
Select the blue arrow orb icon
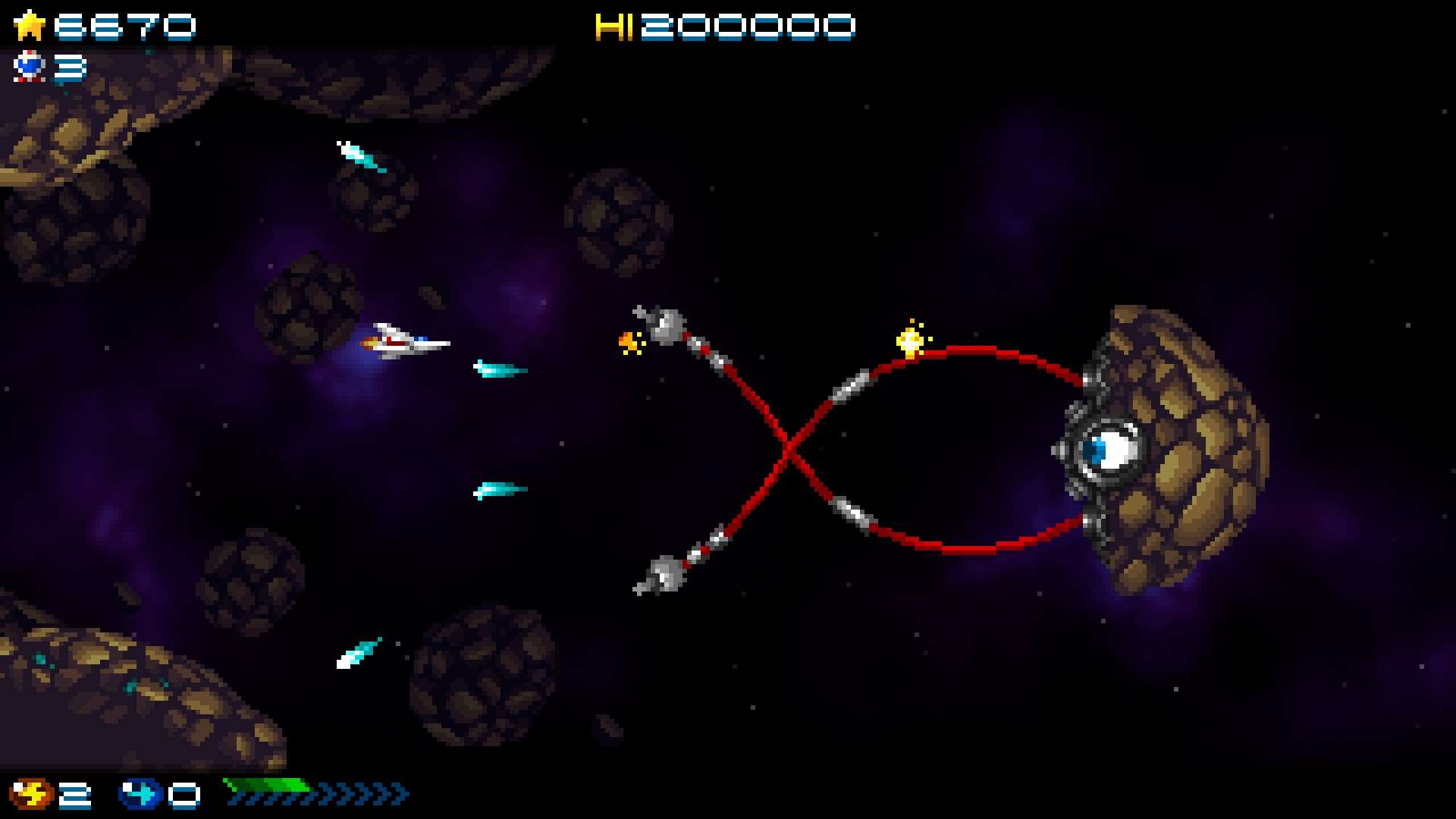click(141, 794)
